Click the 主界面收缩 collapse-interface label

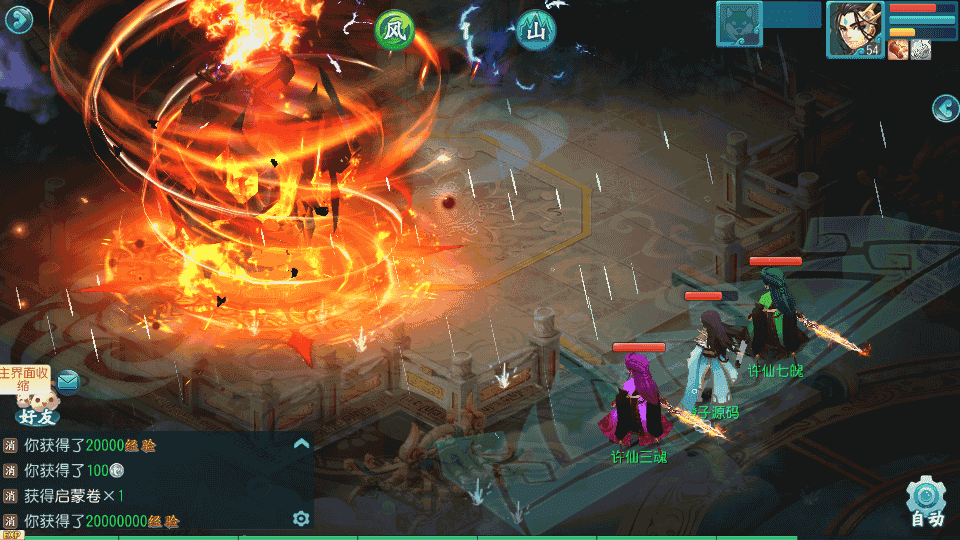(24, 379)
